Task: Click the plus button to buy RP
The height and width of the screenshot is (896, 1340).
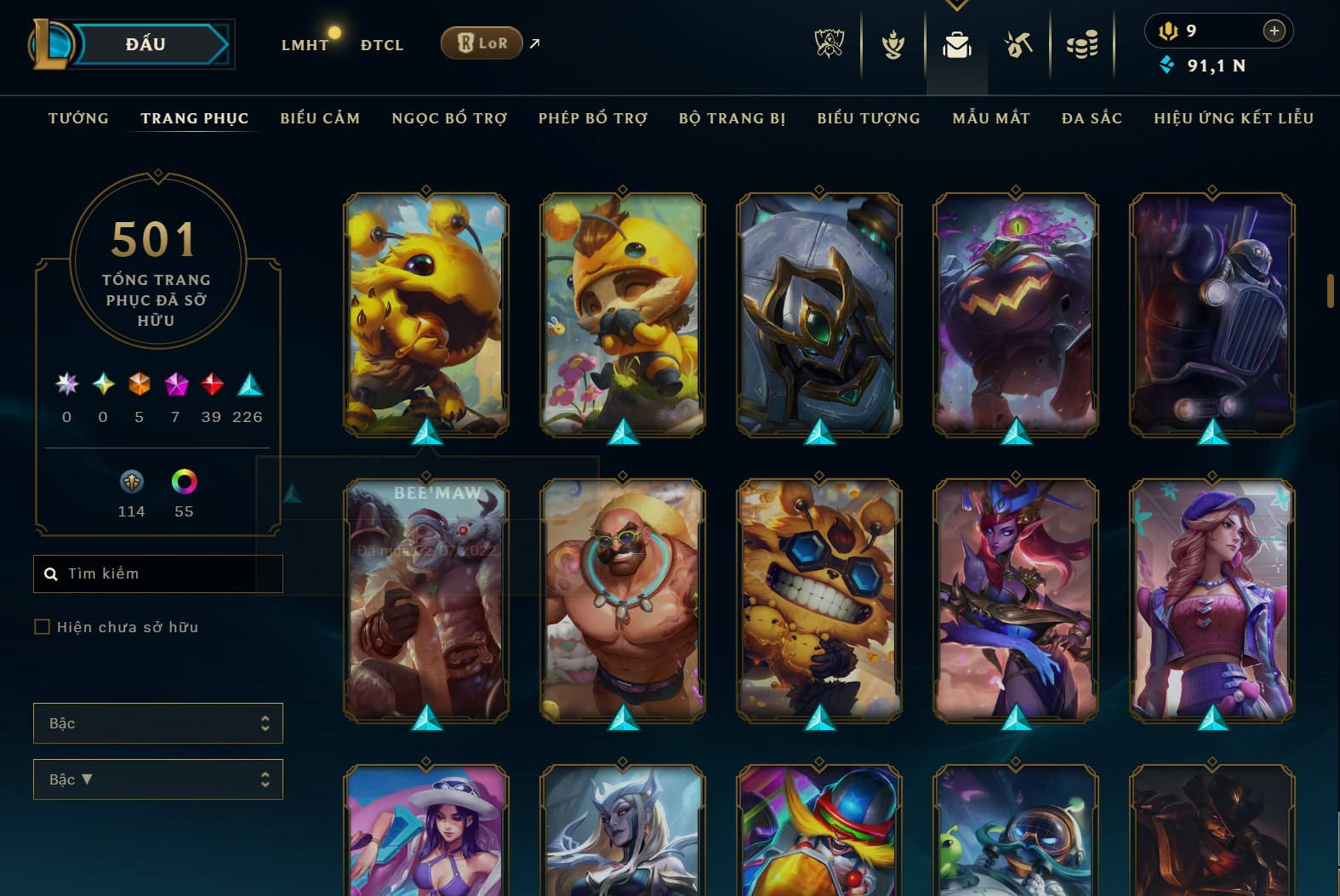Action: 1274,31
